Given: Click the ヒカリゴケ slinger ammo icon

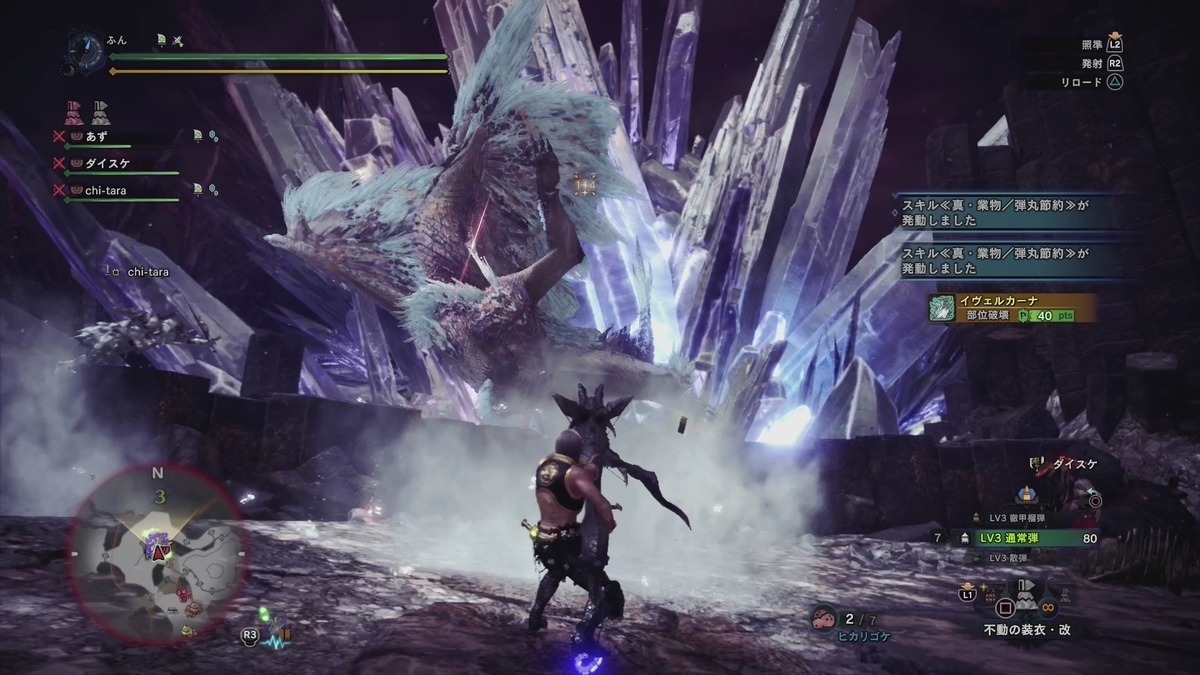Looking at the screenshot, I should 825,618.
